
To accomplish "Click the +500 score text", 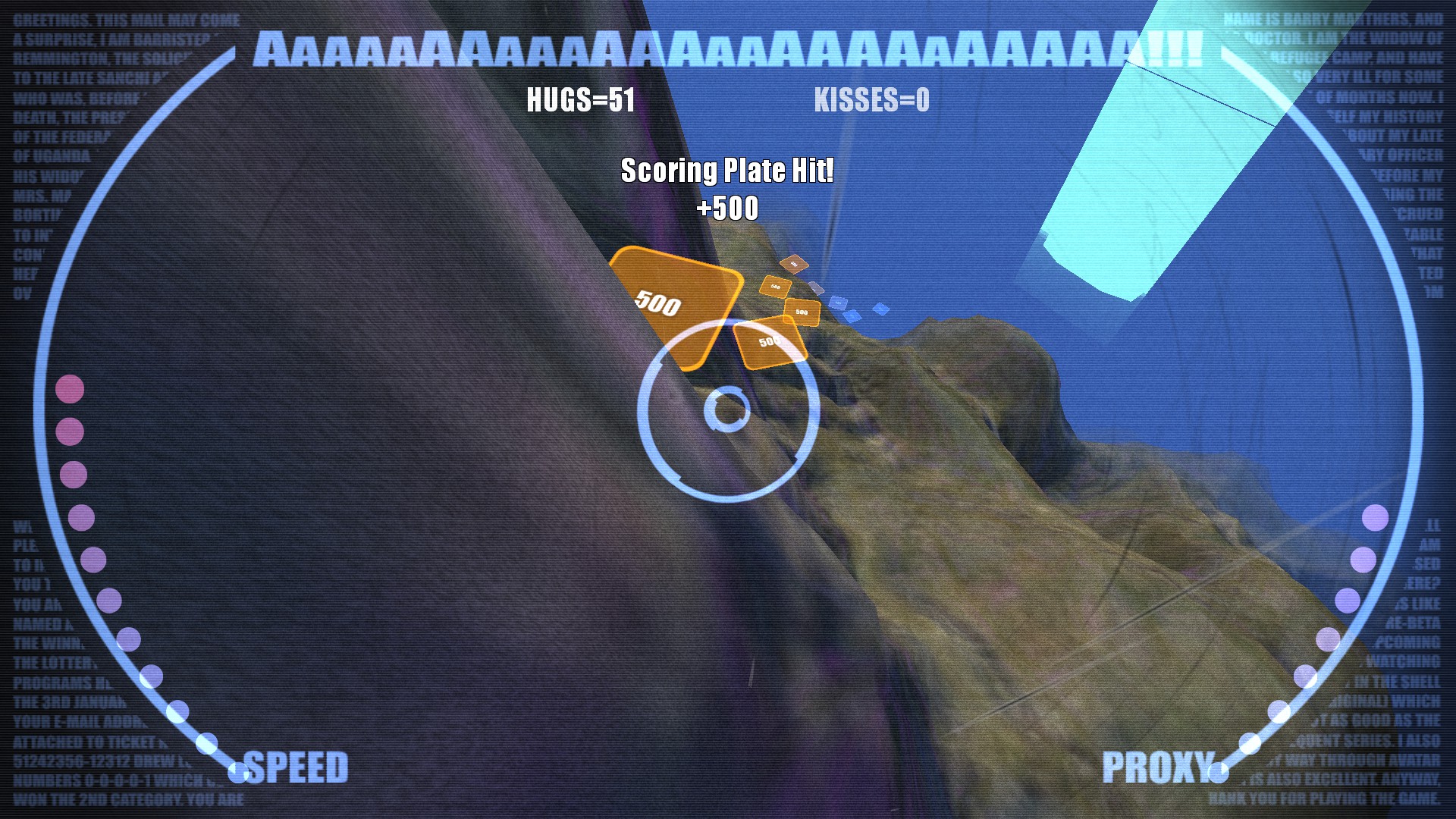I will point(728,211).
